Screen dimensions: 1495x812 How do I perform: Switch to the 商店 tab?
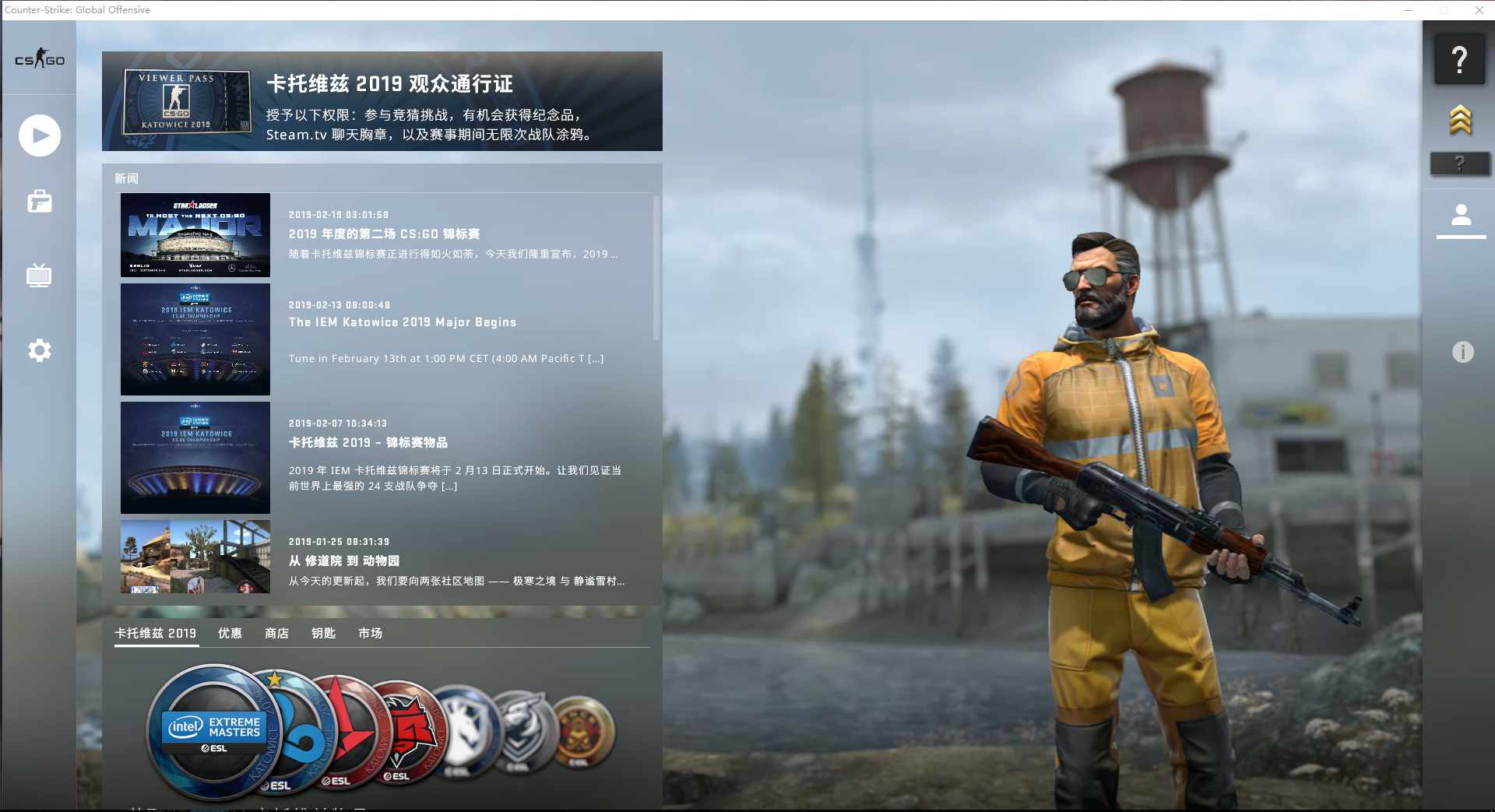277,633
